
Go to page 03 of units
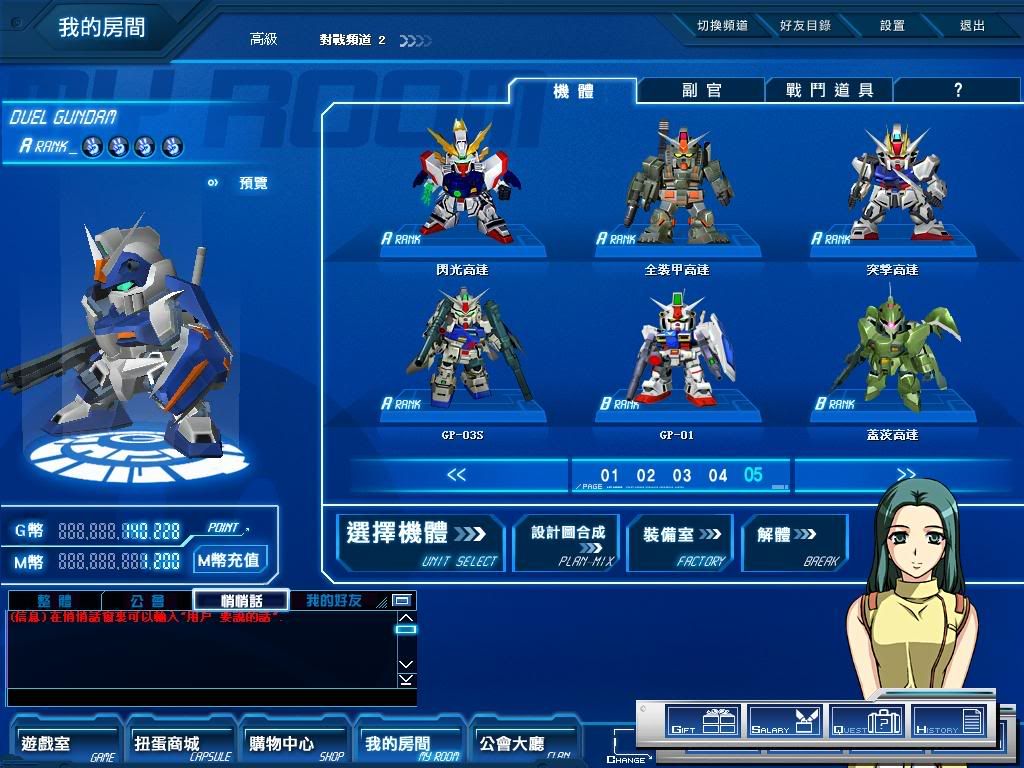[x=682, y=475]
